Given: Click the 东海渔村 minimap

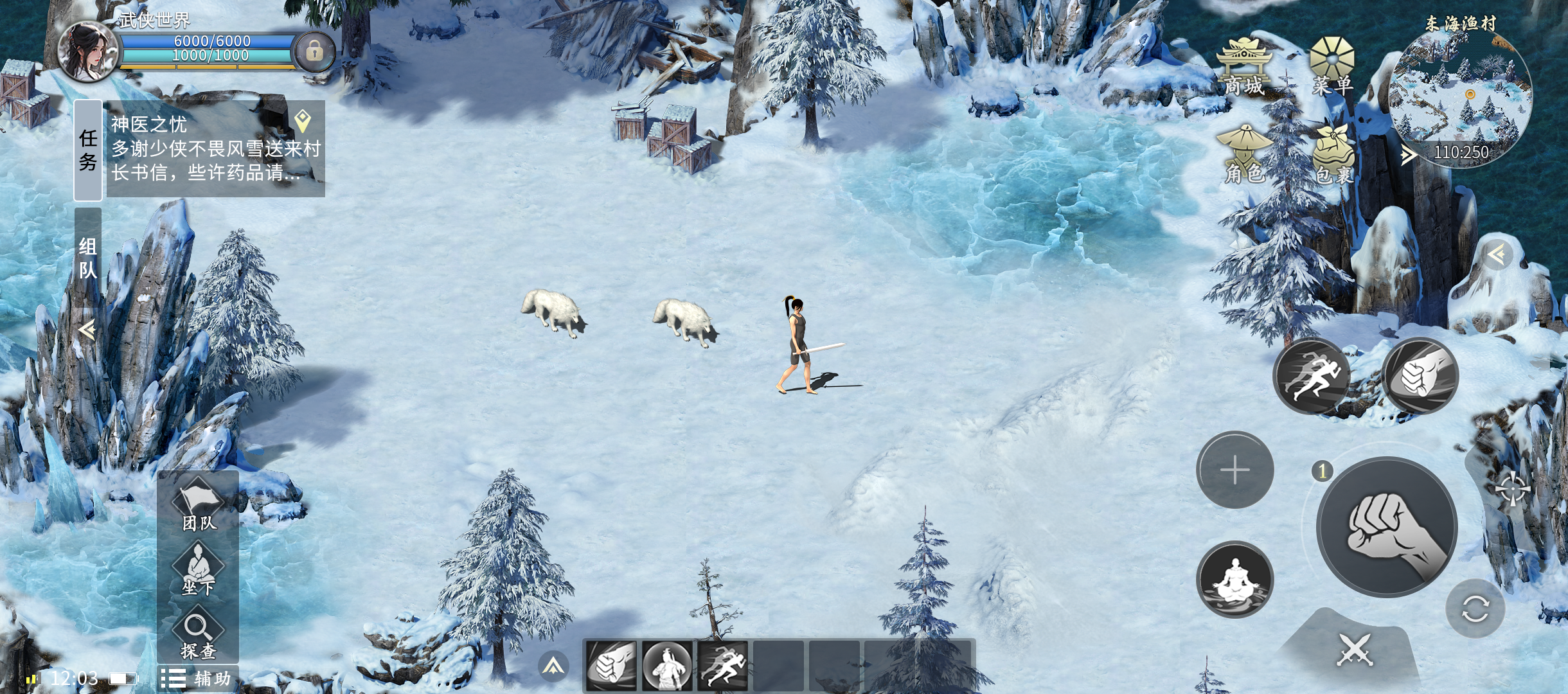Looking at the screenshot, I should coord(1460,96).
